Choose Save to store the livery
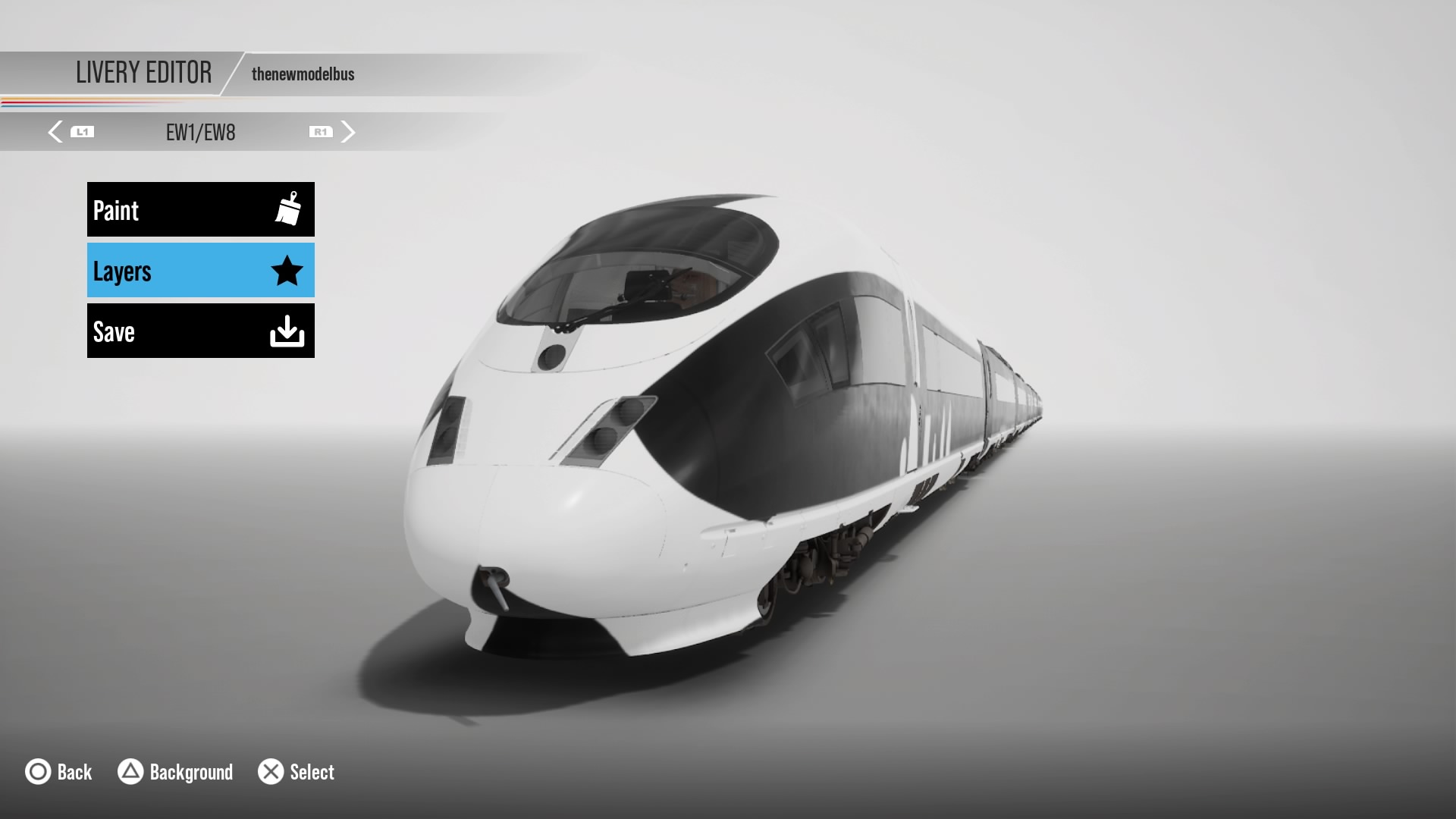This screenshot has height=819, width=1456. 200,331
